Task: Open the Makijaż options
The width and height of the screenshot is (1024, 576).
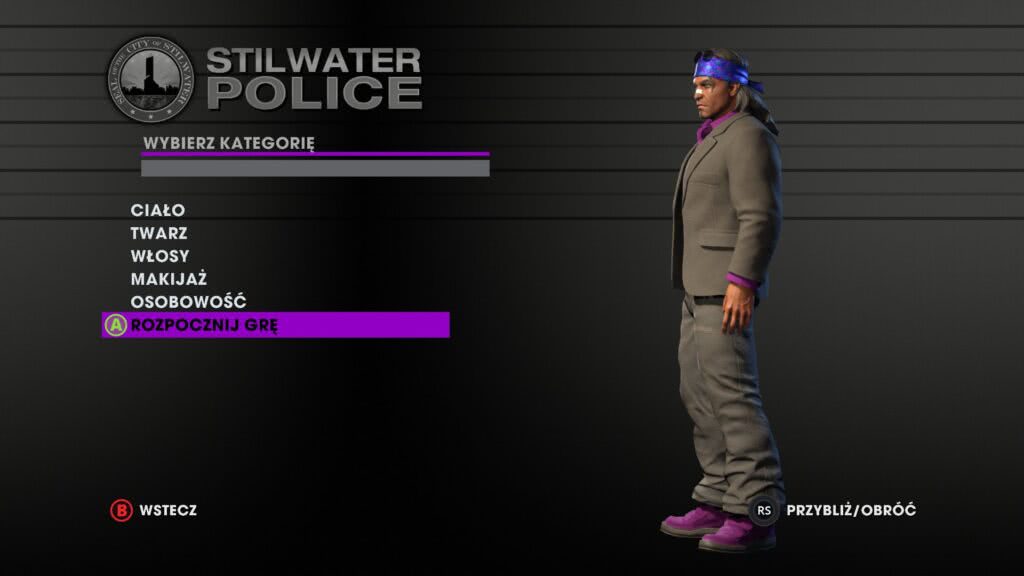Action: [168, 279]
